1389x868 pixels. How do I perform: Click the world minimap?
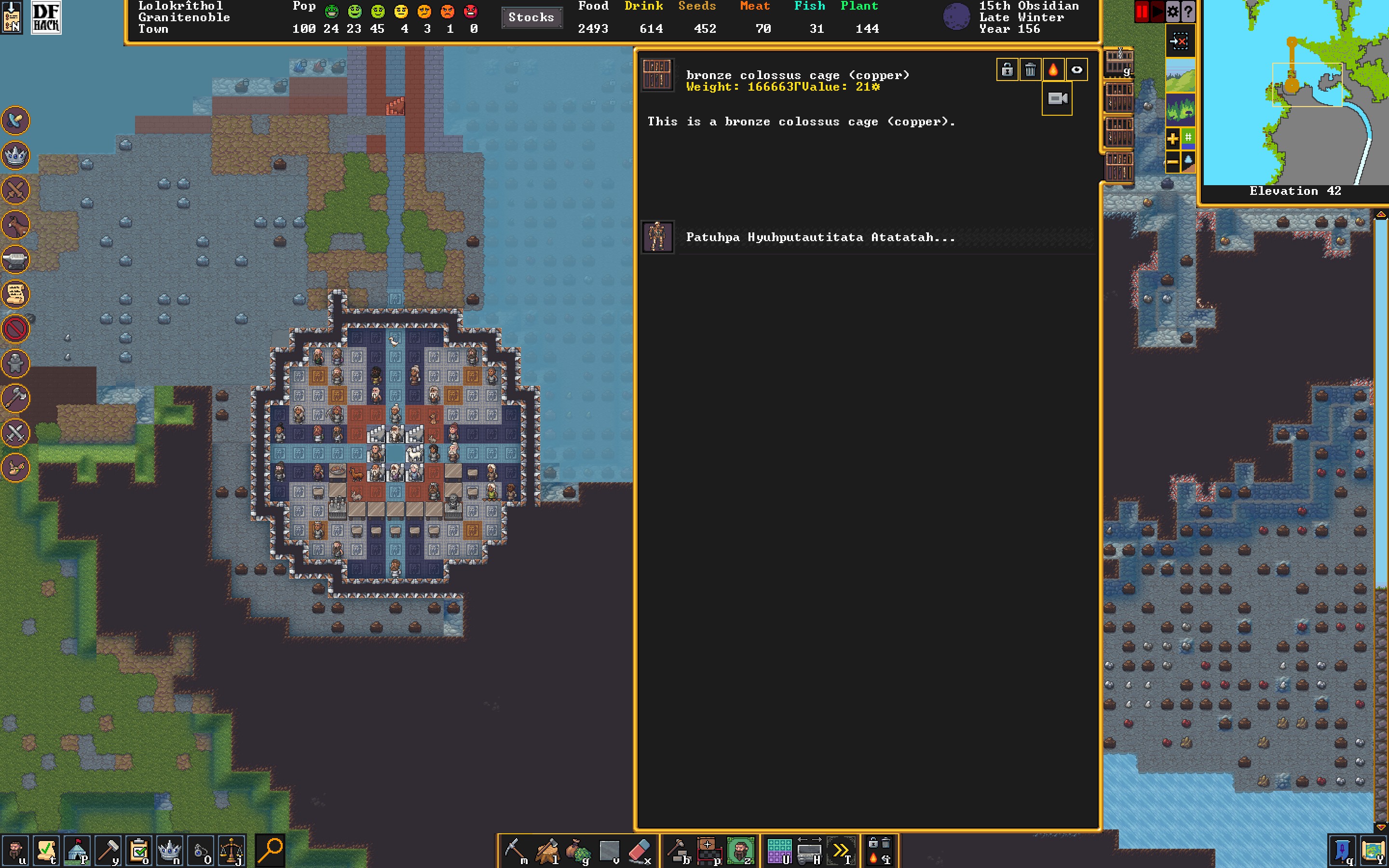point(1295,92)
